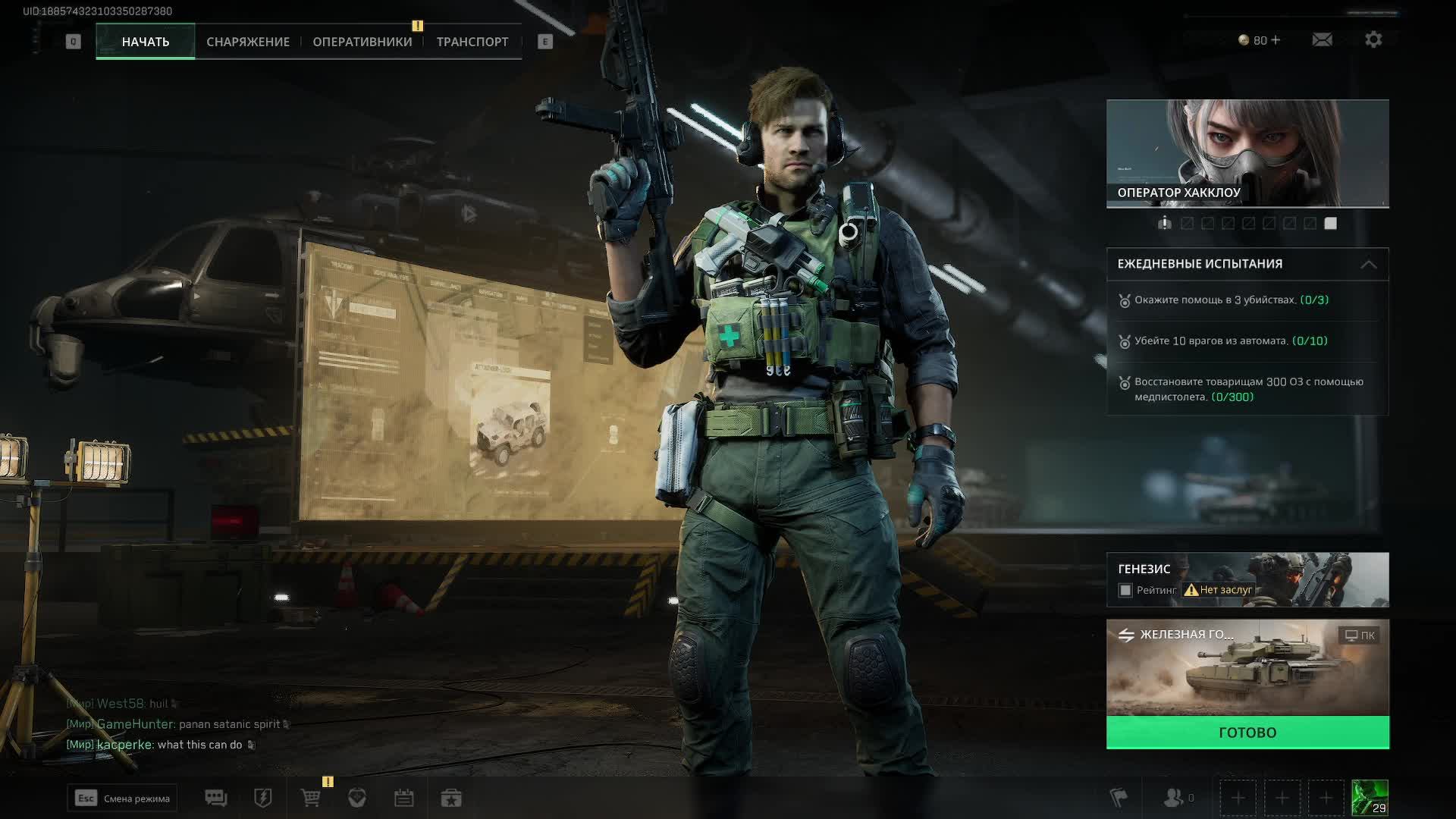Go to the ОПЕРАТИВНИКИ tab

click(362, 42)
